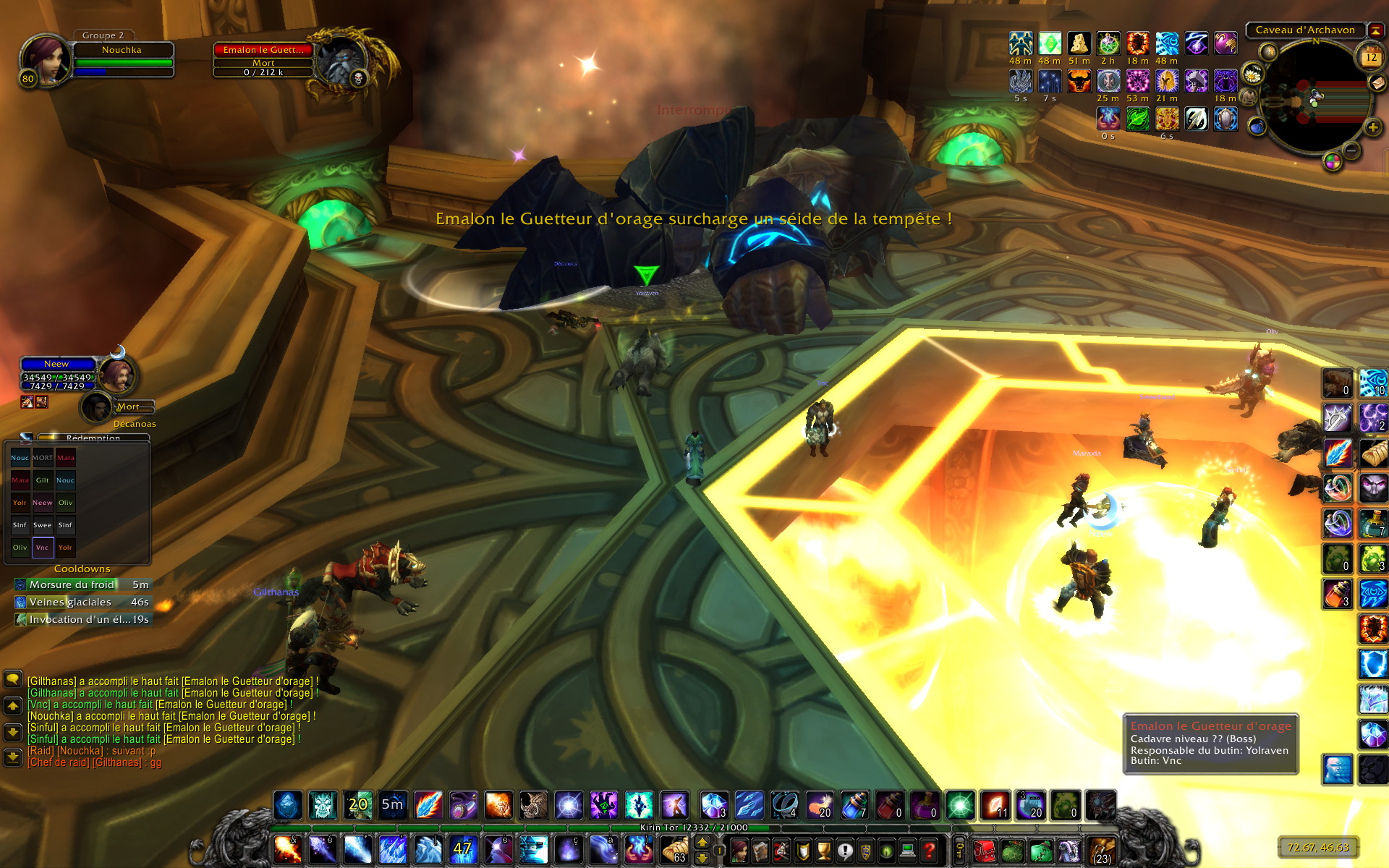1389x868 pixels.
Task: Open the achievements golden chalice button
Action: click(823, 850)
